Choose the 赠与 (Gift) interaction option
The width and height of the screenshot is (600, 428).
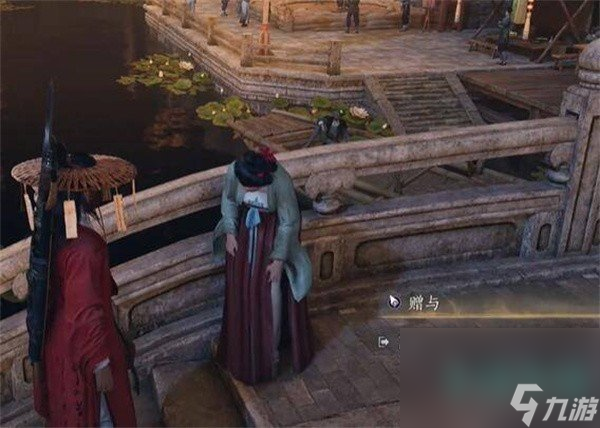422,301
